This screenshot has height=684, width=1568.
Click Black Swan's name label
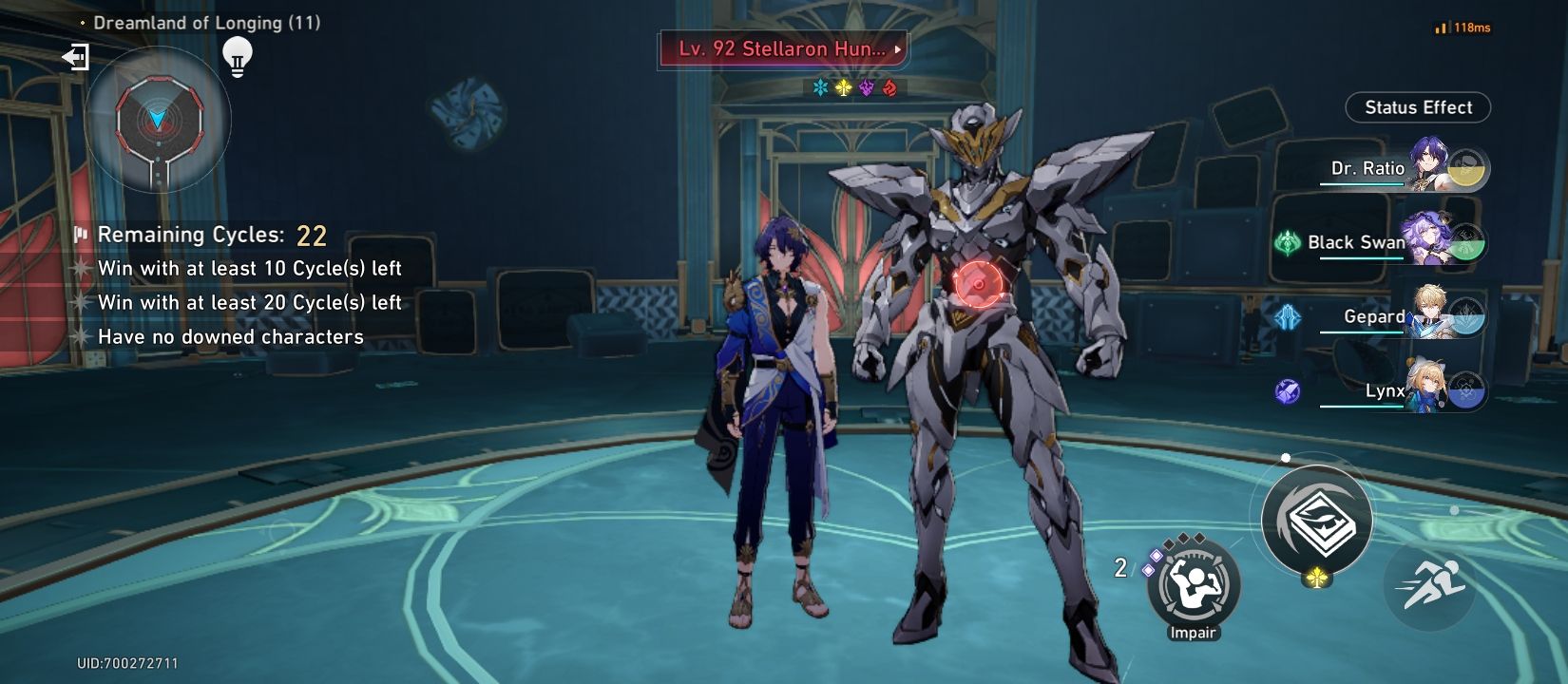(x=1356, y=243)
